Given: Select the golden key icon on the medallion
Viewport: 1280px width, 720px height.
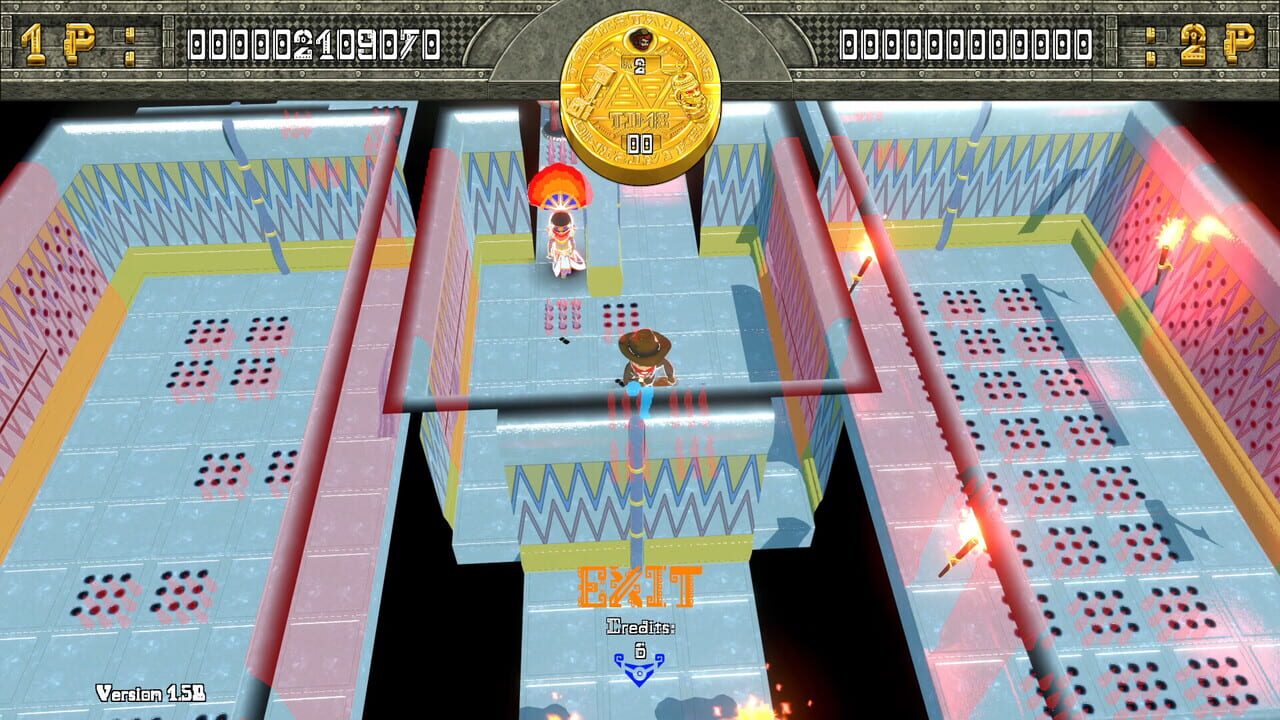Looking at the screenshot, I should tap(590, 92).
